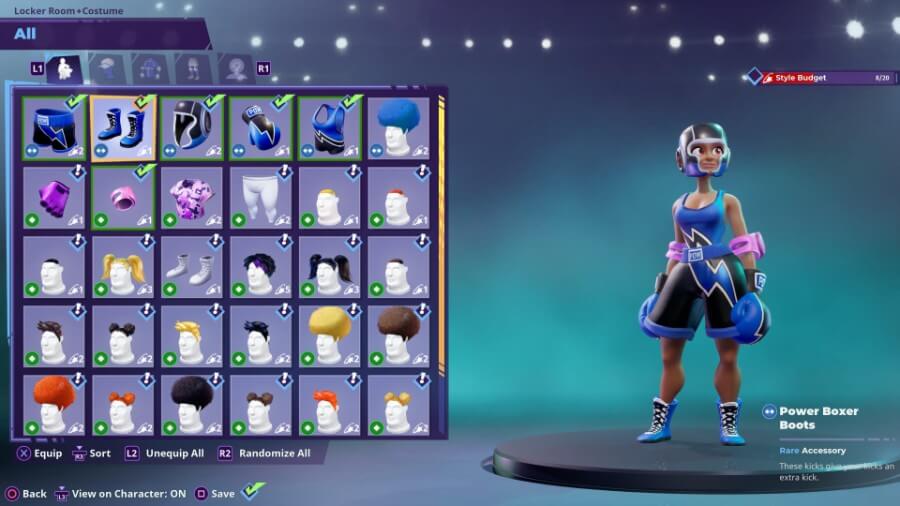Select the brown afro hairstyle
The image size is (900, 506).
click(398, 336)
